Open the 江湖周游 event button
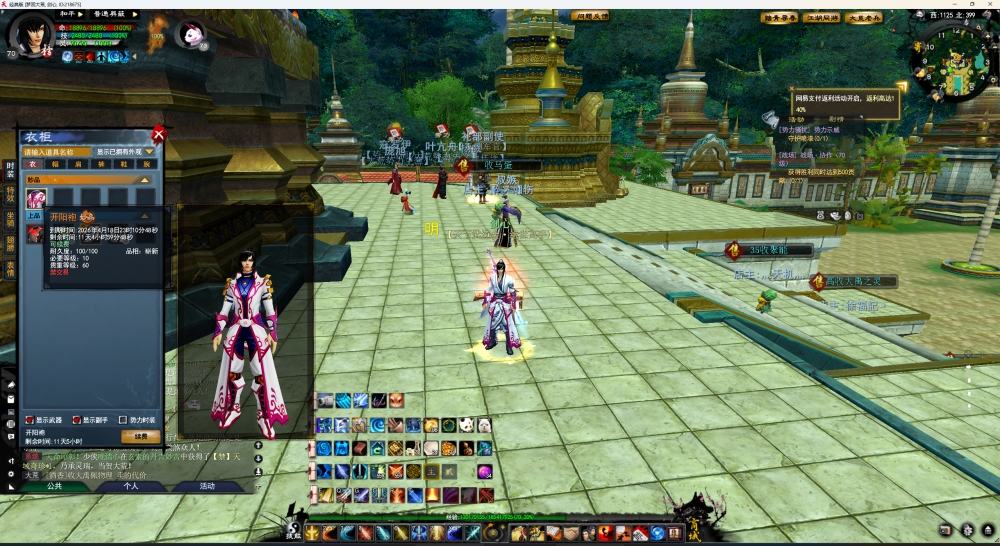The width and height of the screenshot is (1000, 546). [x=822, y=17]
